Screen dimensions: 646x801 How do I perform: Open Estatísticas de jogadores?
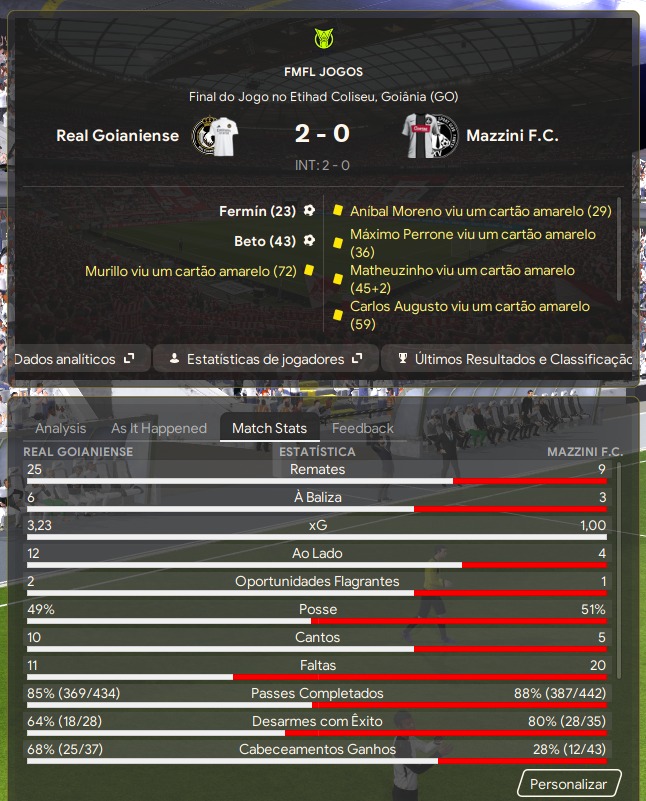(265, 359)
